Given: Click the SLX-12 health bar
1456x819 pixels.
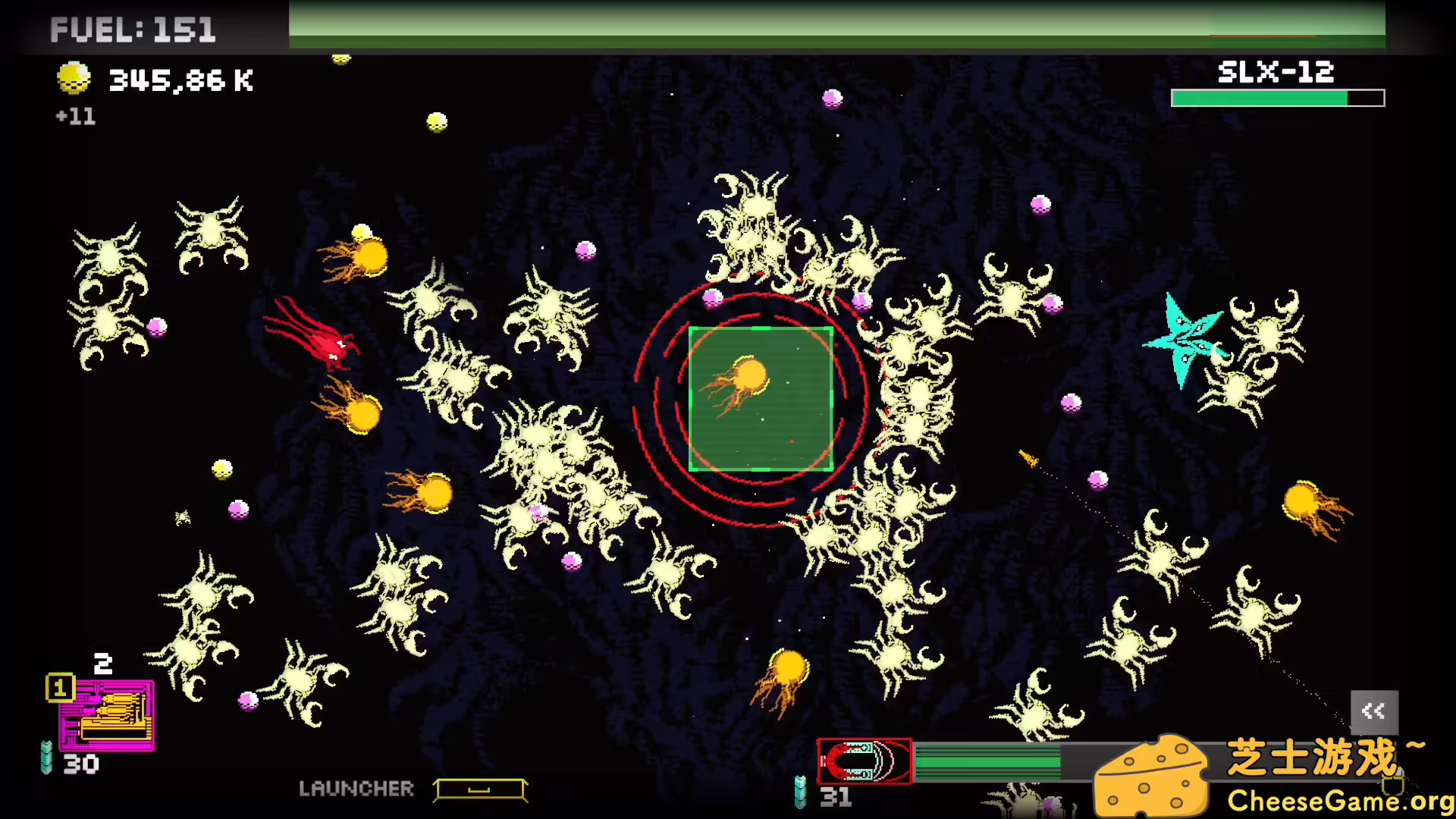Looking at the screenshot, I should pos(1276,97).
